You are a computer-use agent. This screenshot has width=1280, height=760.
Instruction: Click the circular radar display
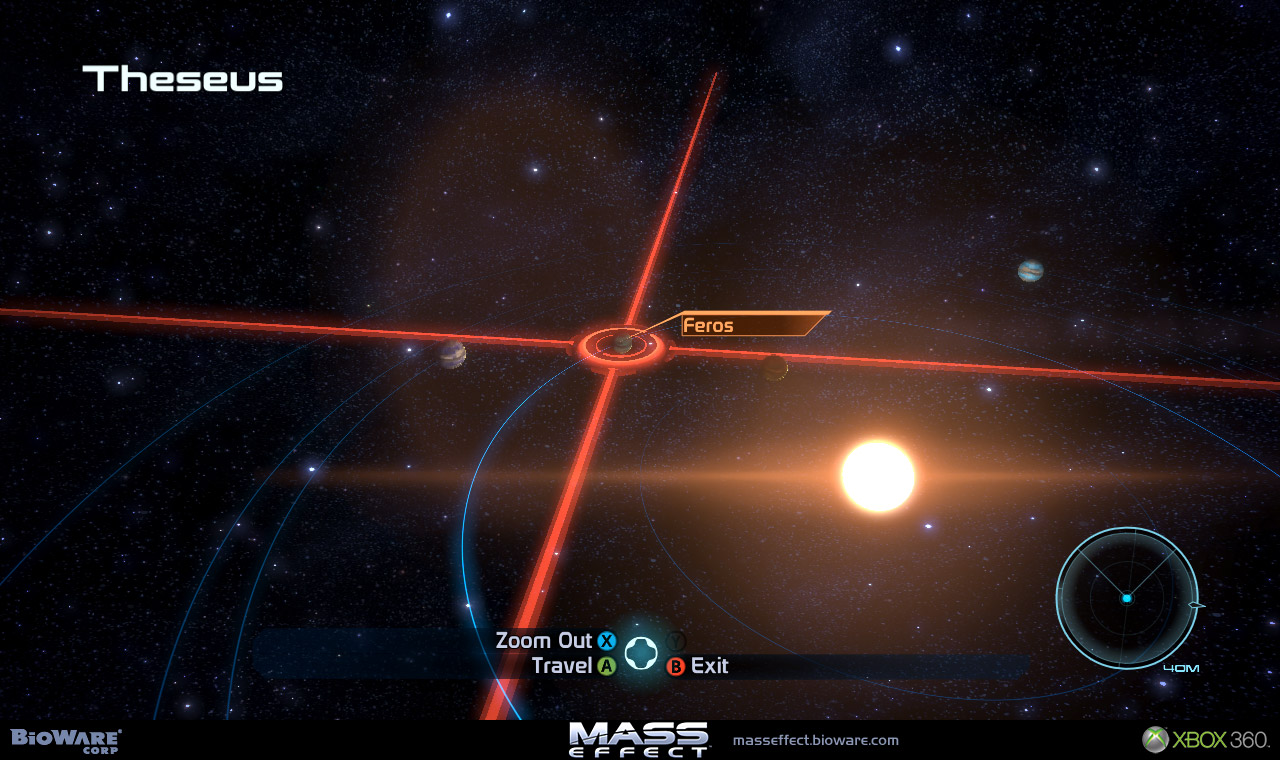click(1126, 598)
